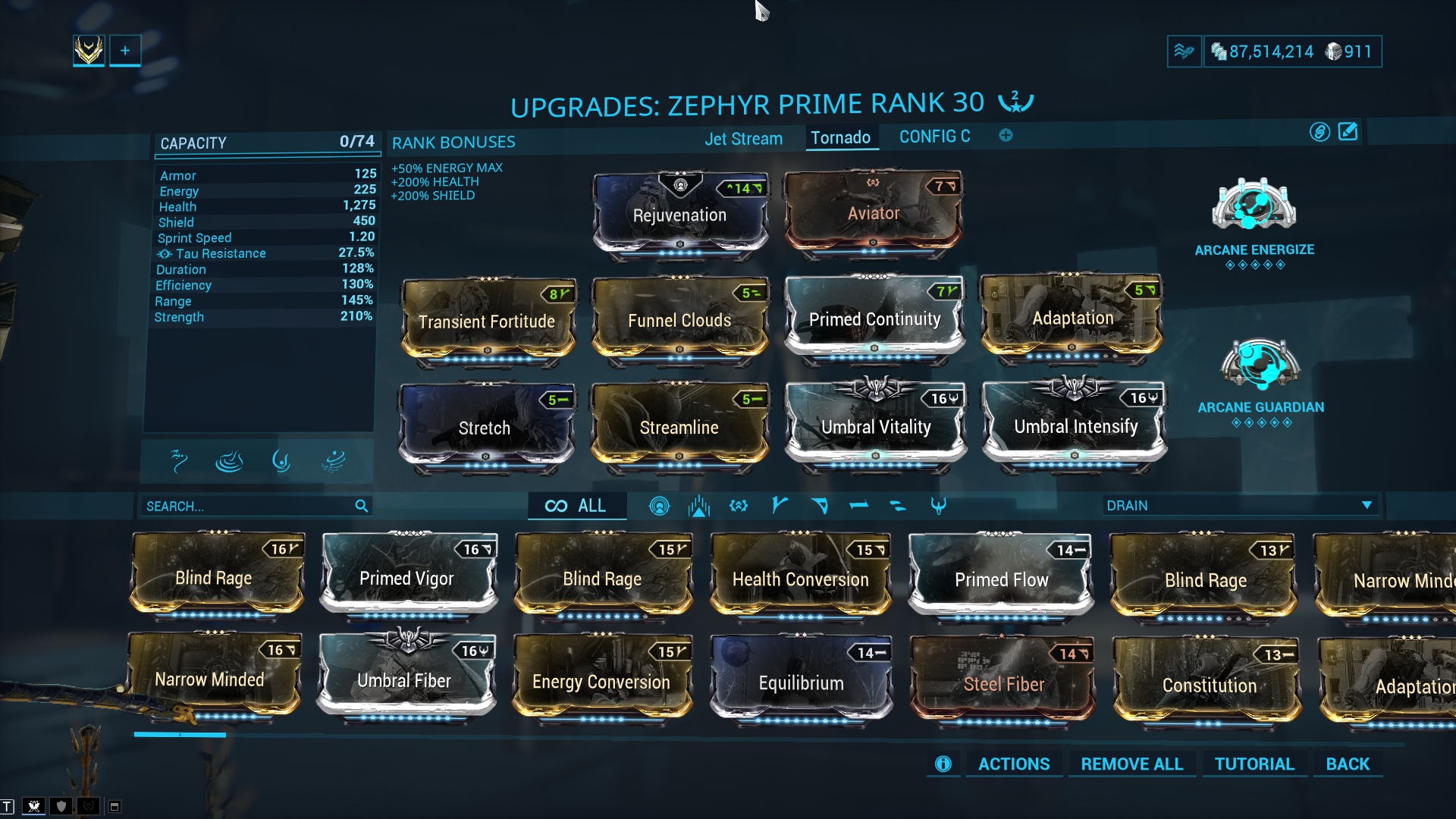Viewport: 1456px width, 819px height.
Task: Click the rename config edit icon
Action: [x=1348, y=132]
